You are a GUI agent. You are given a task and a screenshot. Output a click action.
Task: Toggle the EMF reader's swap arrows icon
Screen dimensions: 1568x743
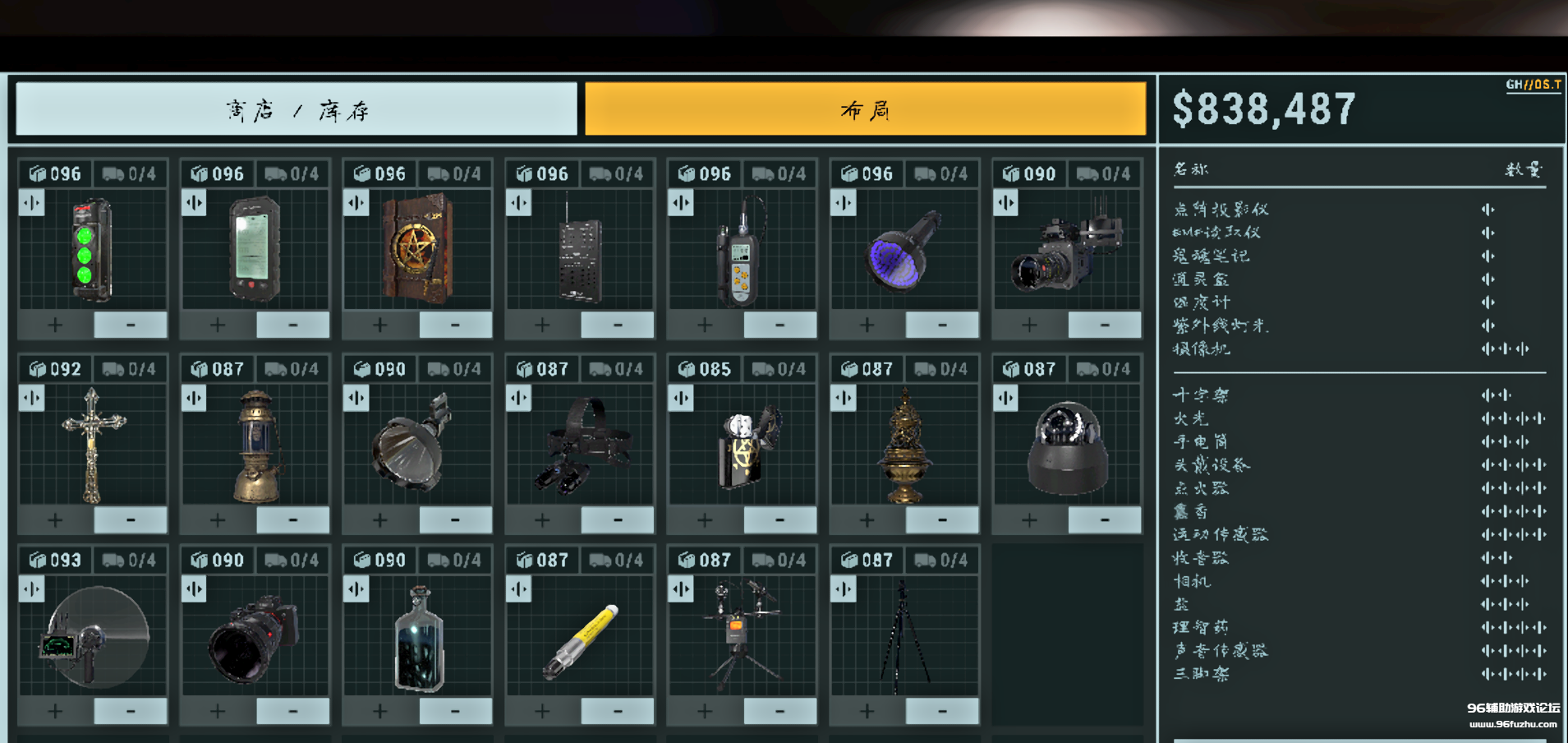[194, 203]
